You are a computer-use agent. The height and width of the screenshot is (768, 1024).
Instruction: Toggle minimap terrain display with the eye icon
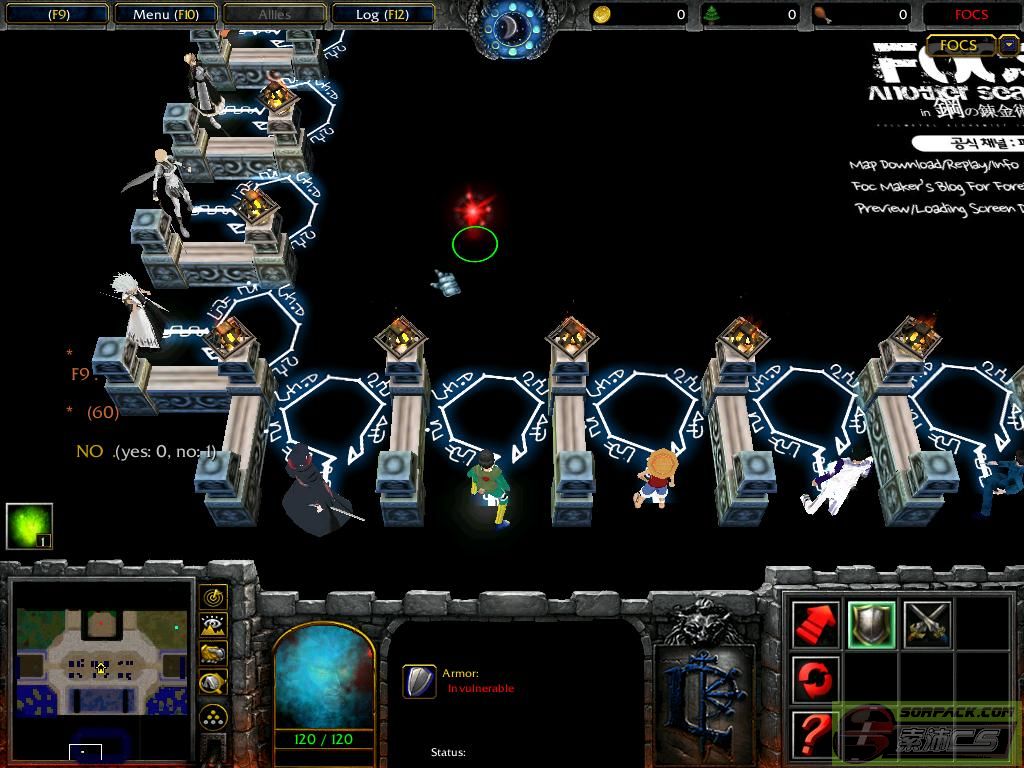(213, 626)
